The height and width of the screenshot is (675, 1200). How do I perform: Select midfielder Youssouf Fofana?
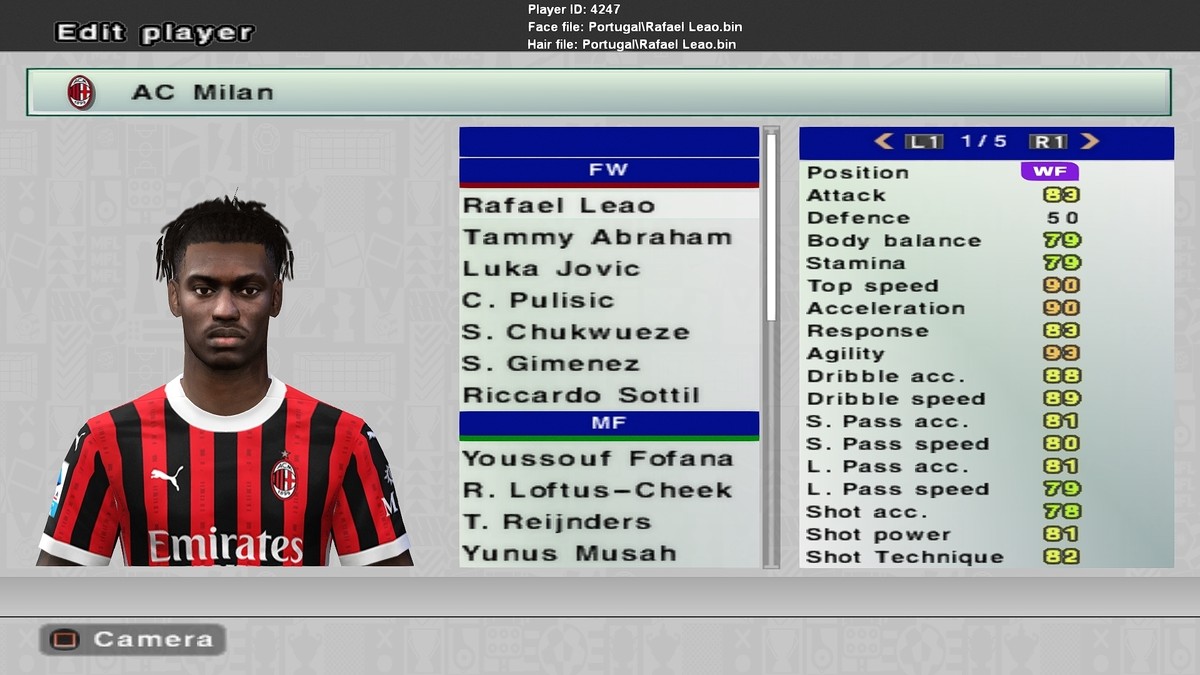[x=597, y=459]
